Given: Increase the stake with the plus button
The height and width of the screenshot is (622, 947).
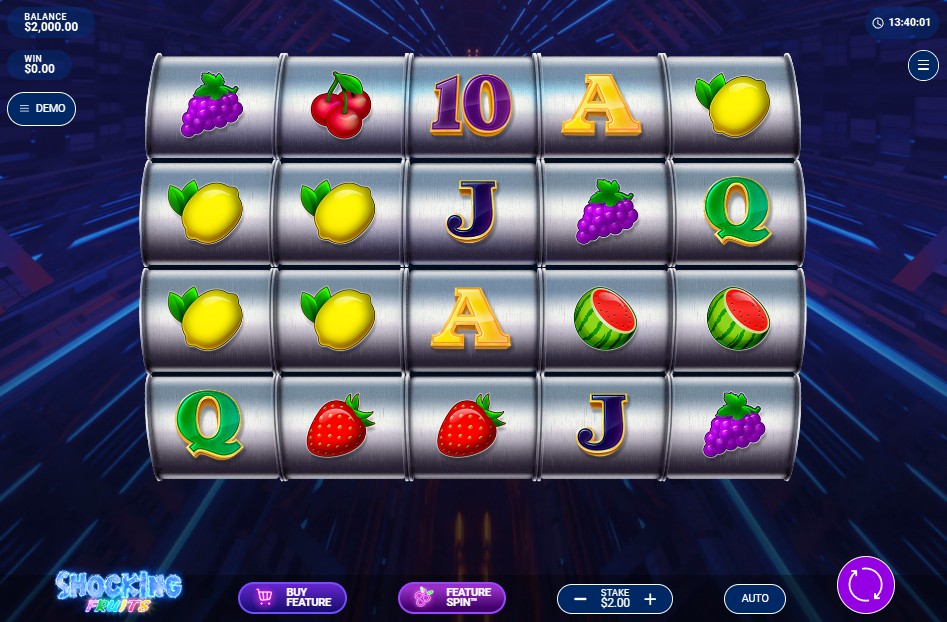Looking at the screenshot, I should click(x=651, y=599).
